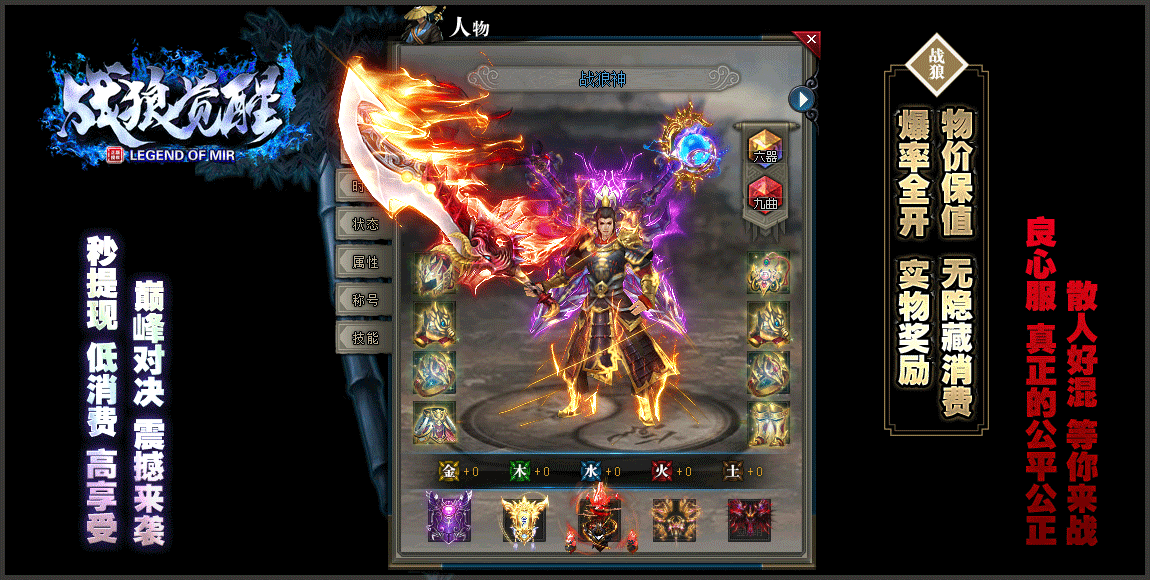The image size is (1150, 580).
Task: Select the helmet equipment slot
Action: click(435, 272)
